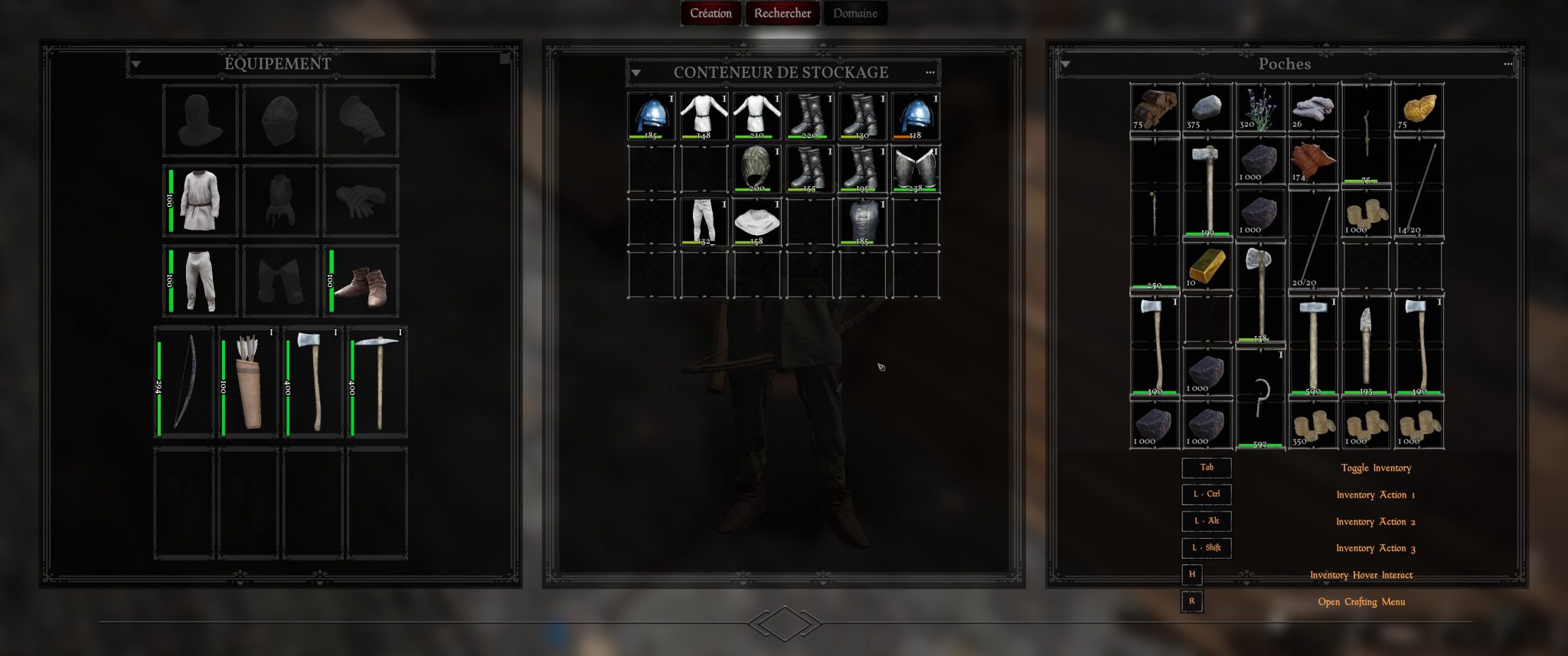The width and height of the screenshot is (1568, 656).
Task: Switch to the Création tab
Action: 710,13
